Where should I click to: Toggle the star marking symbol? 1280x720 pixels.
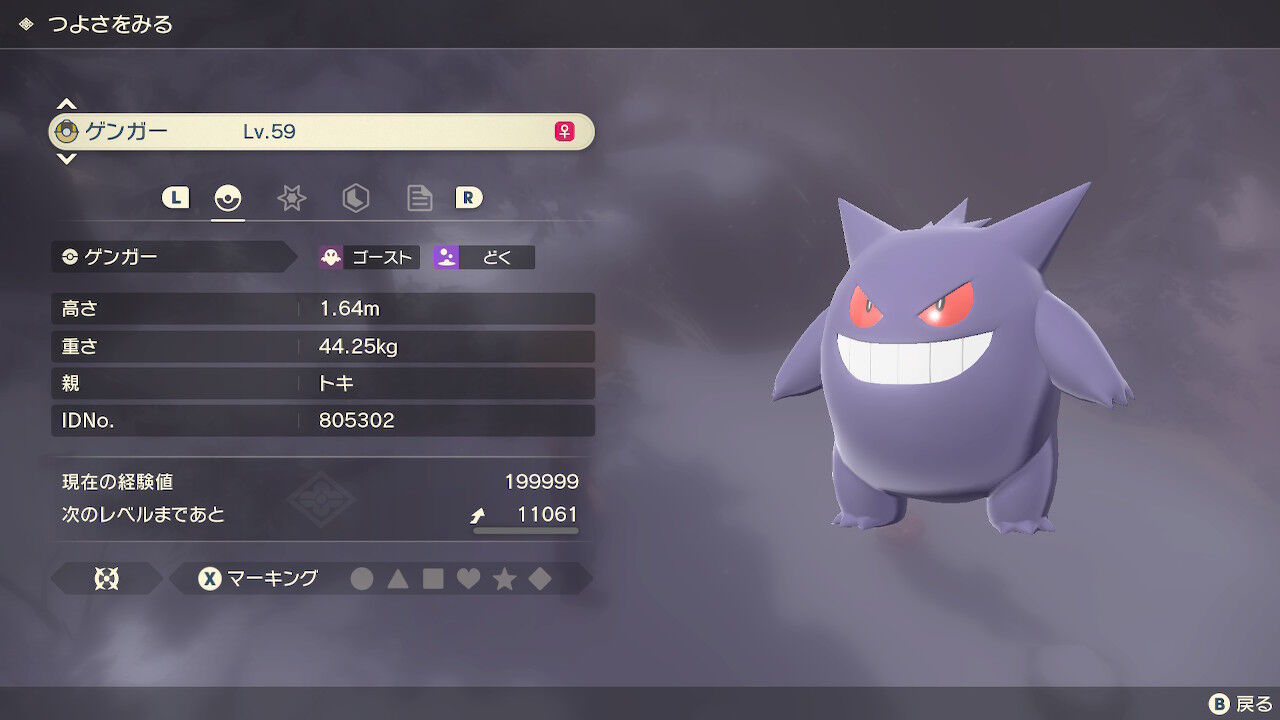click(507, 578)
